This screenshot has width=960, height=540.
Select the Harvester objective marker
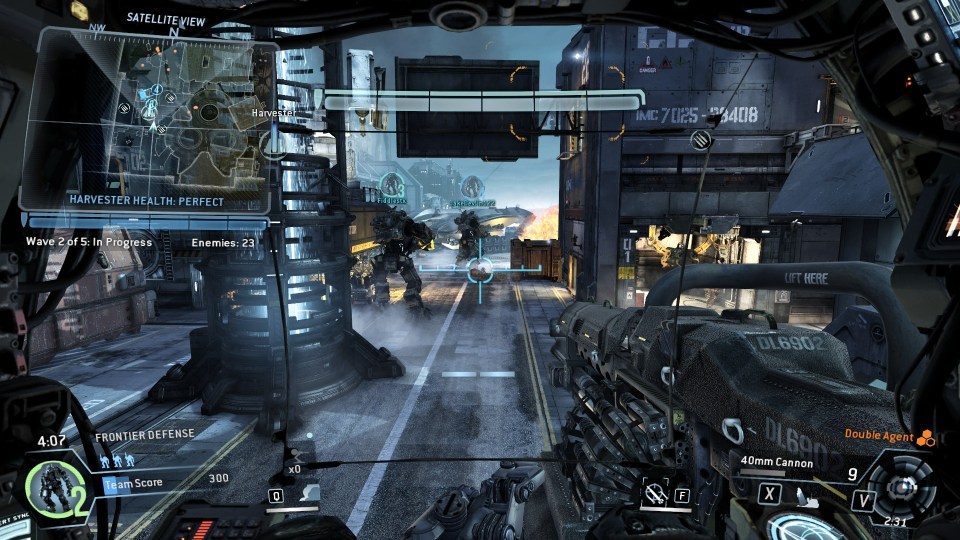(273, 142)
